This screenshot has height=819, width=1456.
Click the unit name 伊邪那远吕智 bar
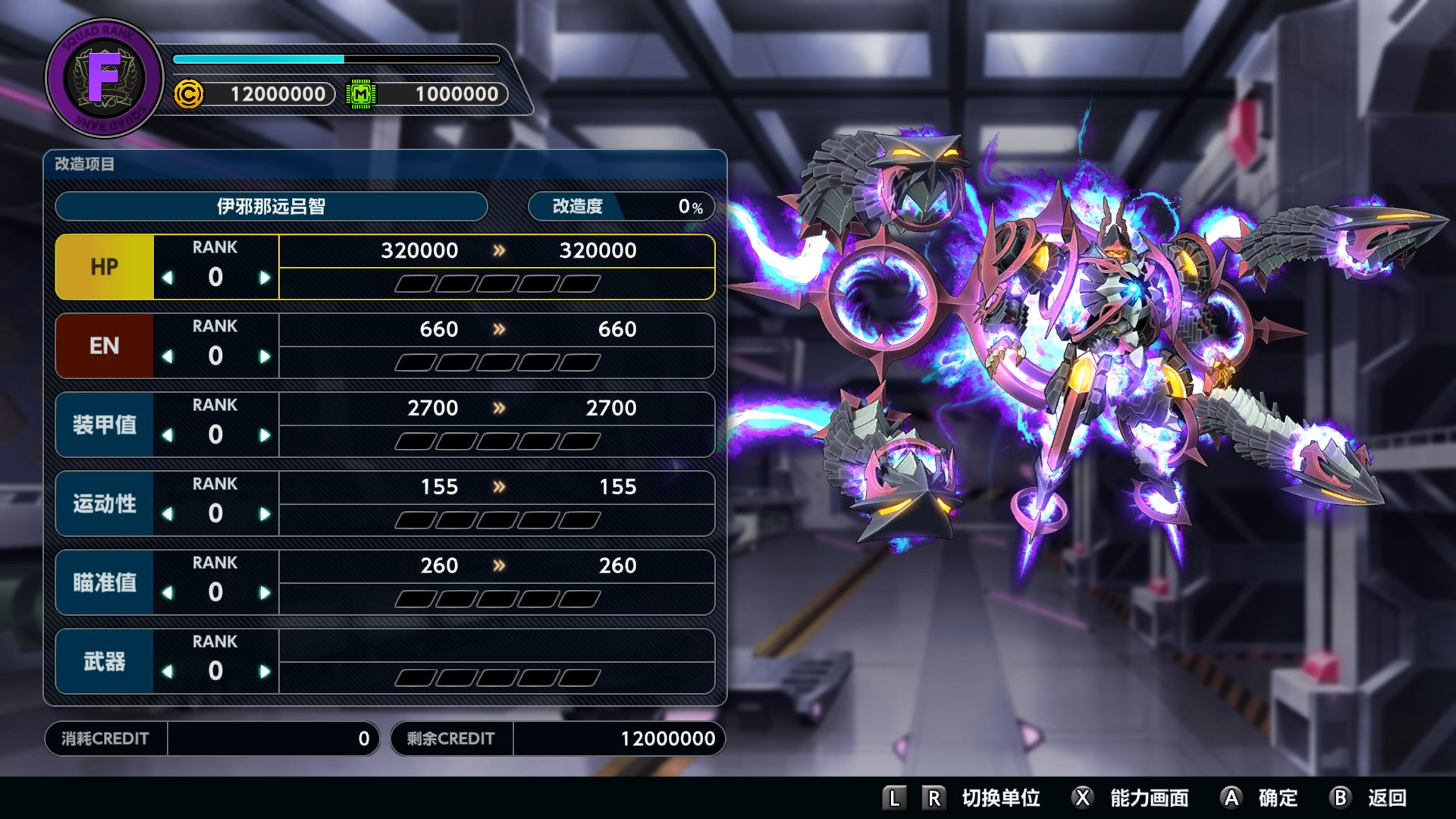(x=271, y=206)
